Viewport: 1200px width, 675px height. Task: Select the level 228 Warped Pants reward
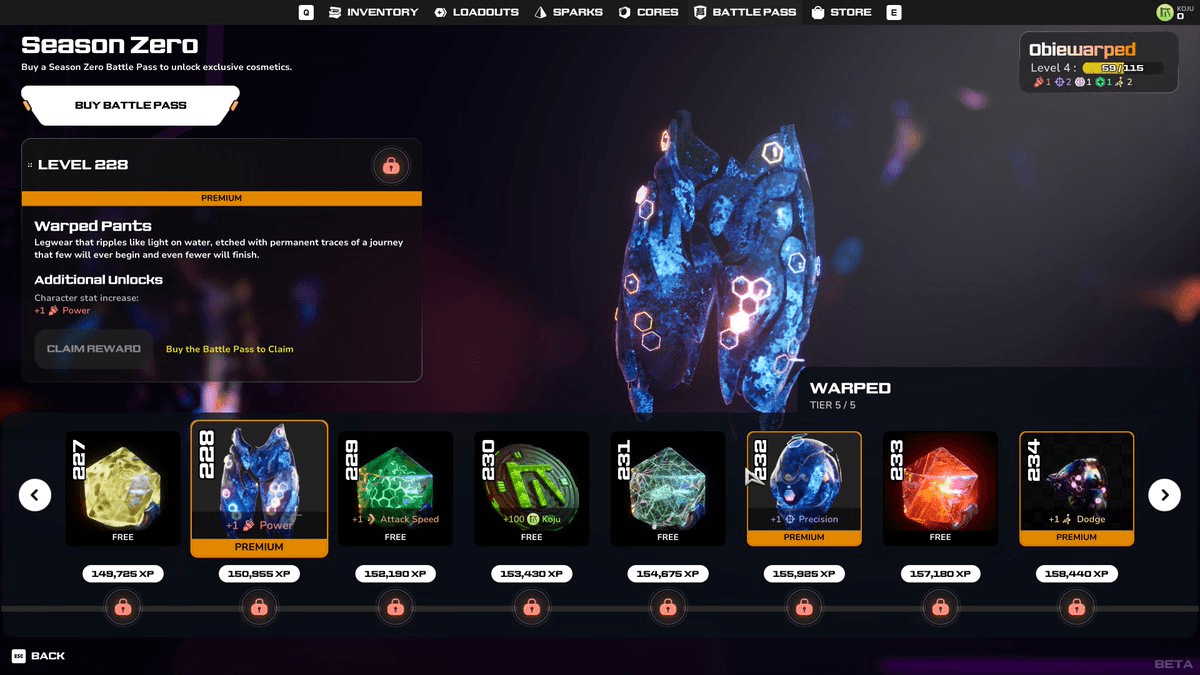(x=259, y=488)
